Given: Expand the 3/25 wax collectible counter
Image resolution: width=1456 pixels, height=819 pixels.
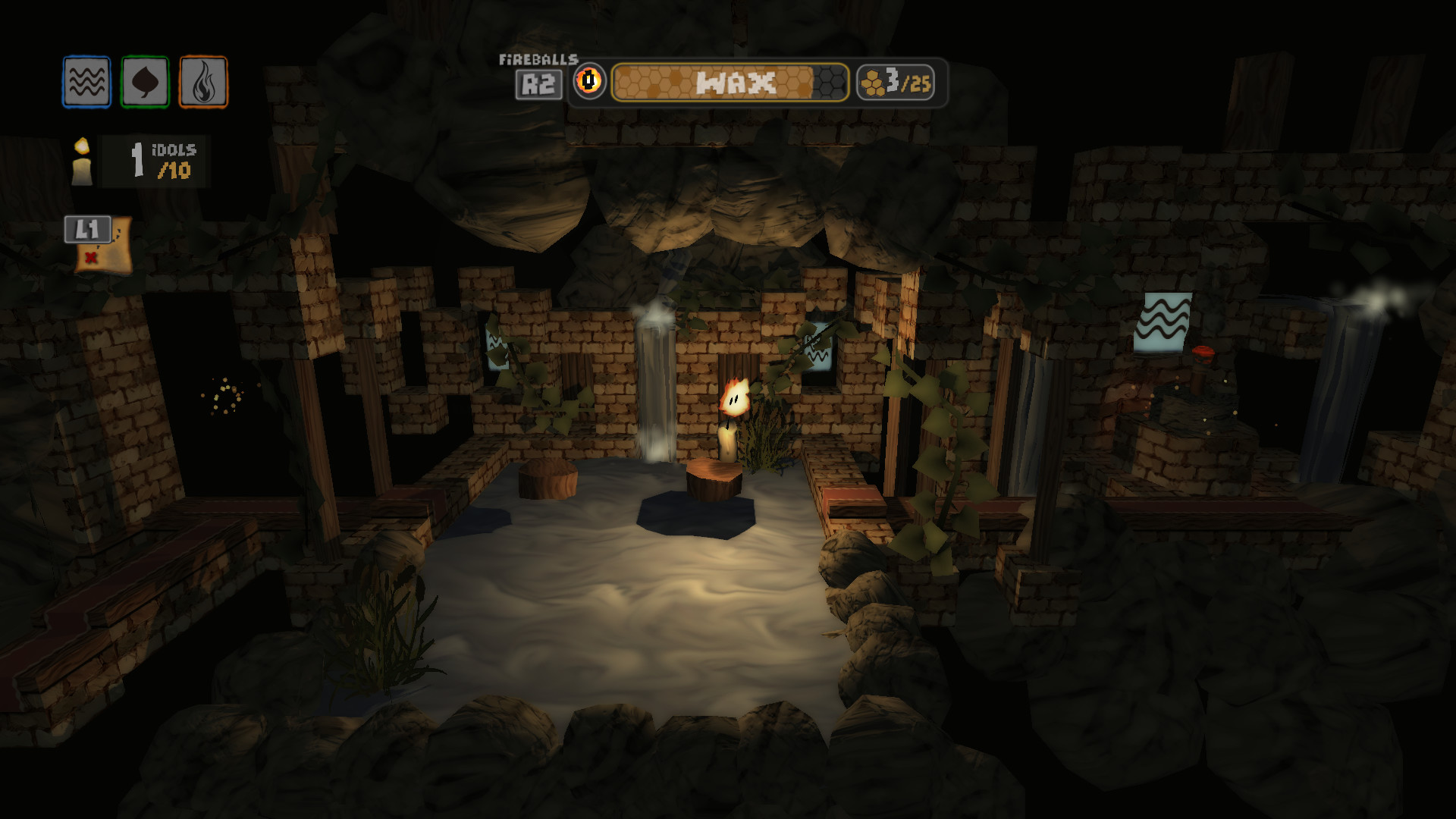Looking at the screenshot, I should point(895,83).
